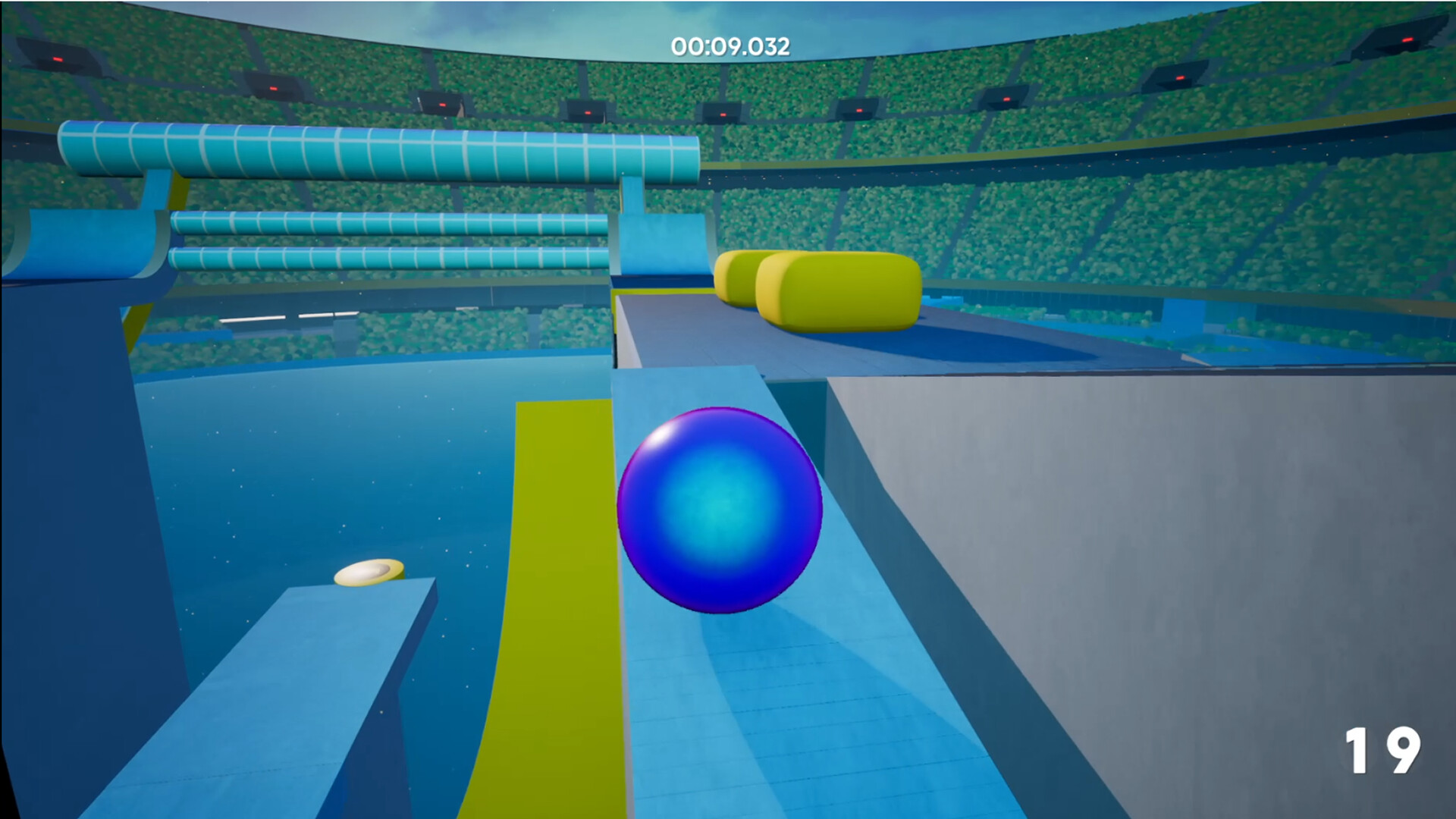The width and height of the screenshot is (1456, 819).
Task: Click the blue marble ball
Action: coord(719,510)
